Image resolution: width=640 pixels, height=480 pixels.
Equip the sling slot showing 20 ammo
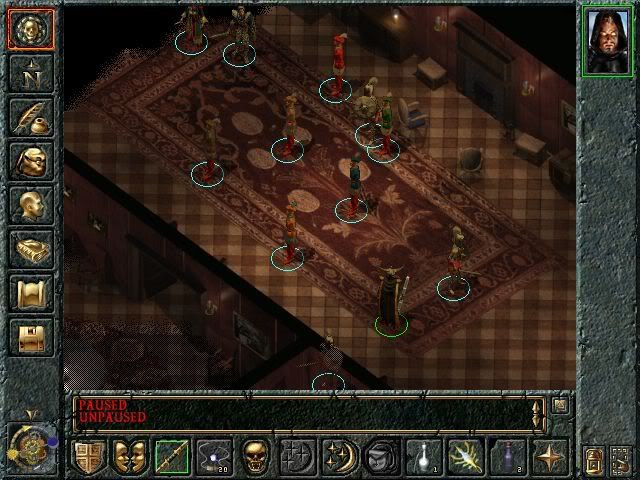pyautogui.click(x=214, y=457)
